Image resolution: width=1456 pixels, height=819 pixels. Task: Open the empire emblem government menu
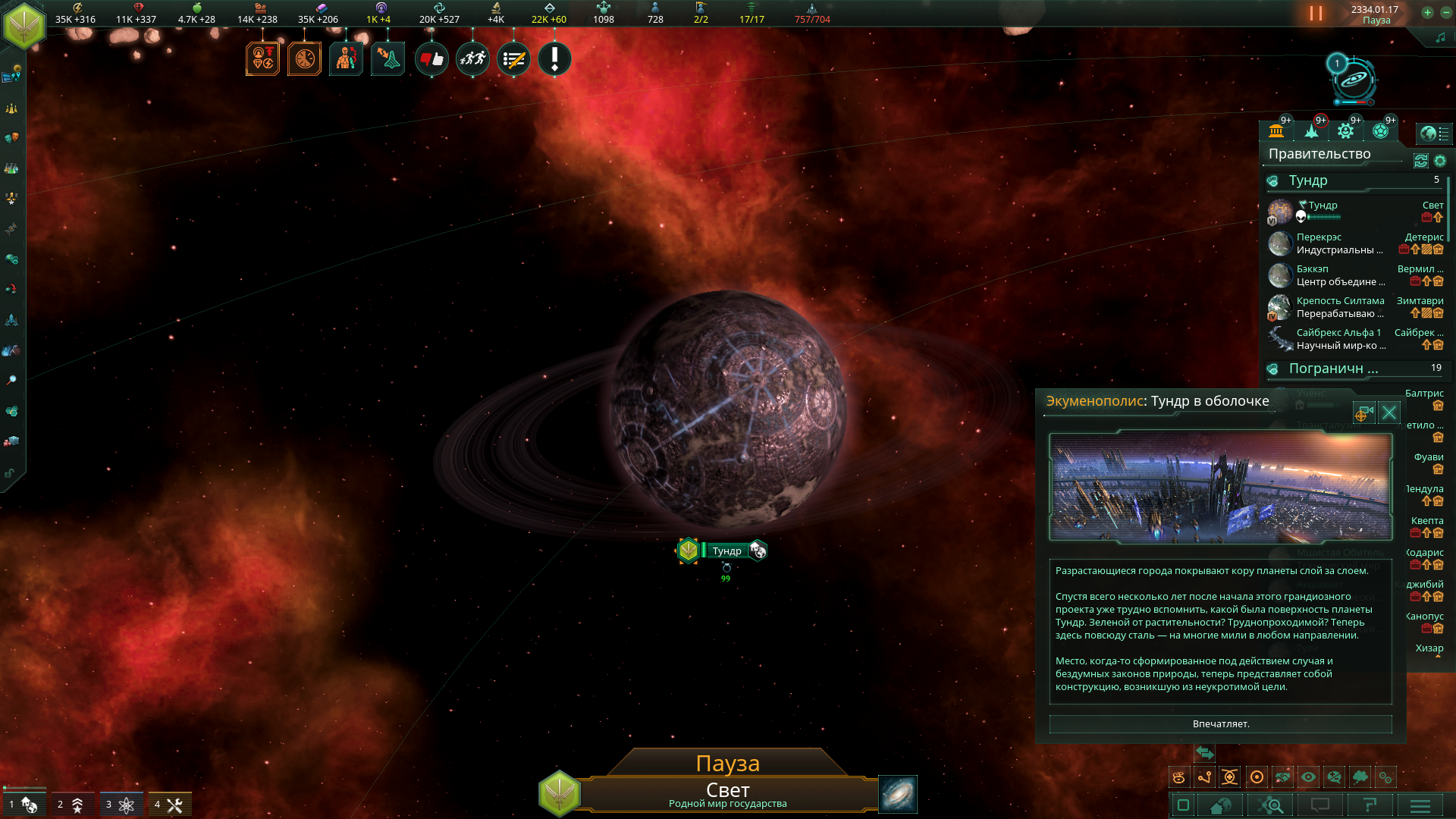click(x=24, y=25)
